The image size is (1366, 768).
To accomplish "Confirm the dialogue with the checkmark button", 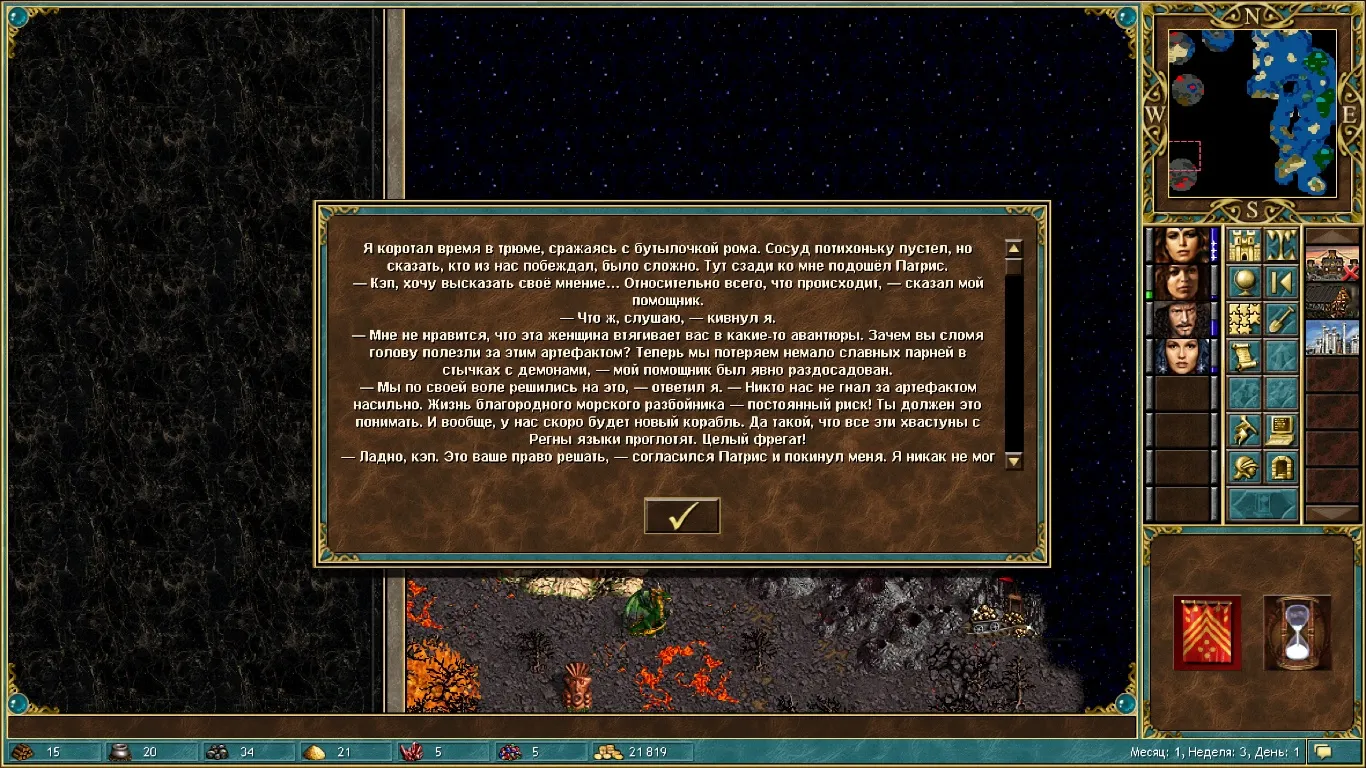I will coord(682,515).
